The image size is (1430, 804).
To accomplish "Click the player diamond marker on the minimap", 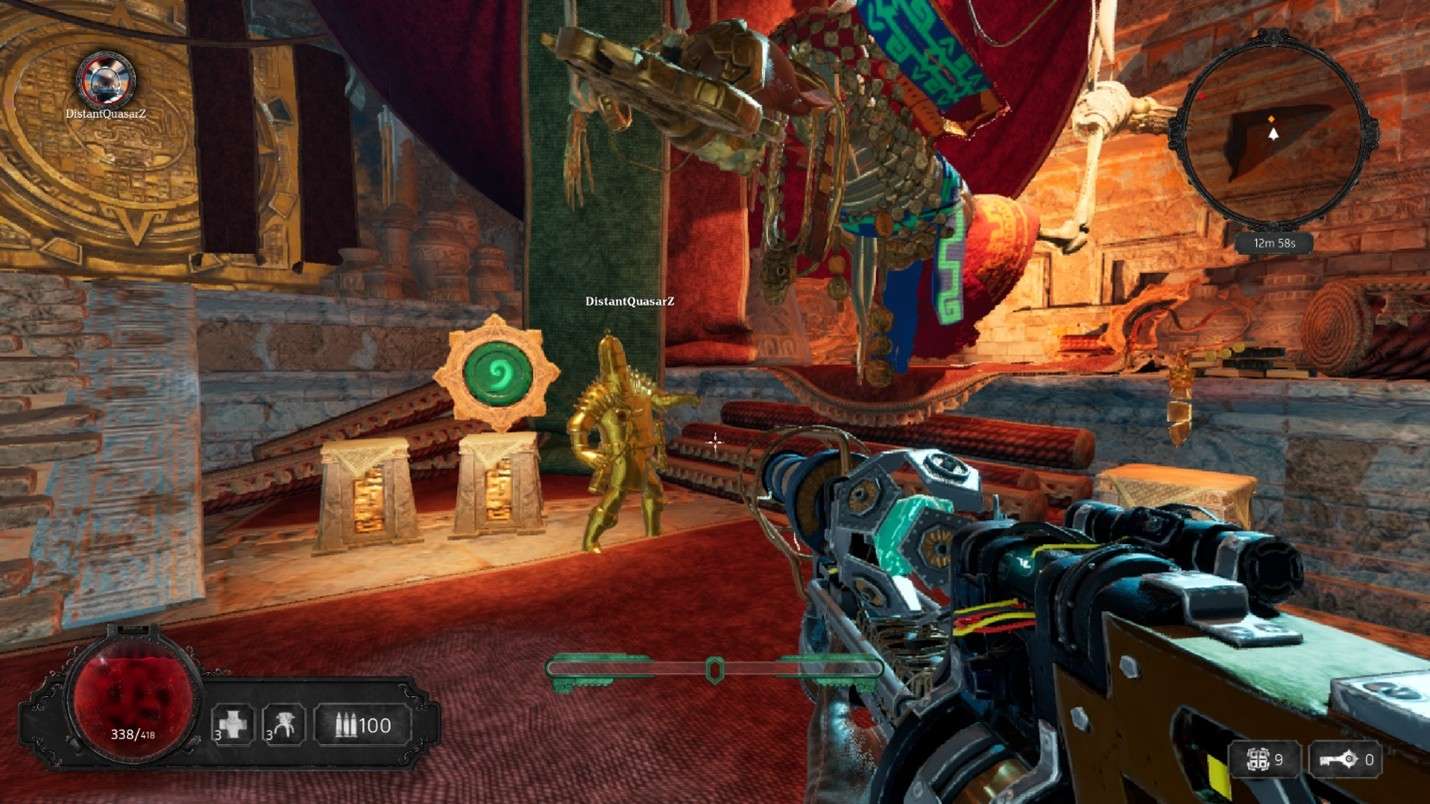I will click(1273, 118).
